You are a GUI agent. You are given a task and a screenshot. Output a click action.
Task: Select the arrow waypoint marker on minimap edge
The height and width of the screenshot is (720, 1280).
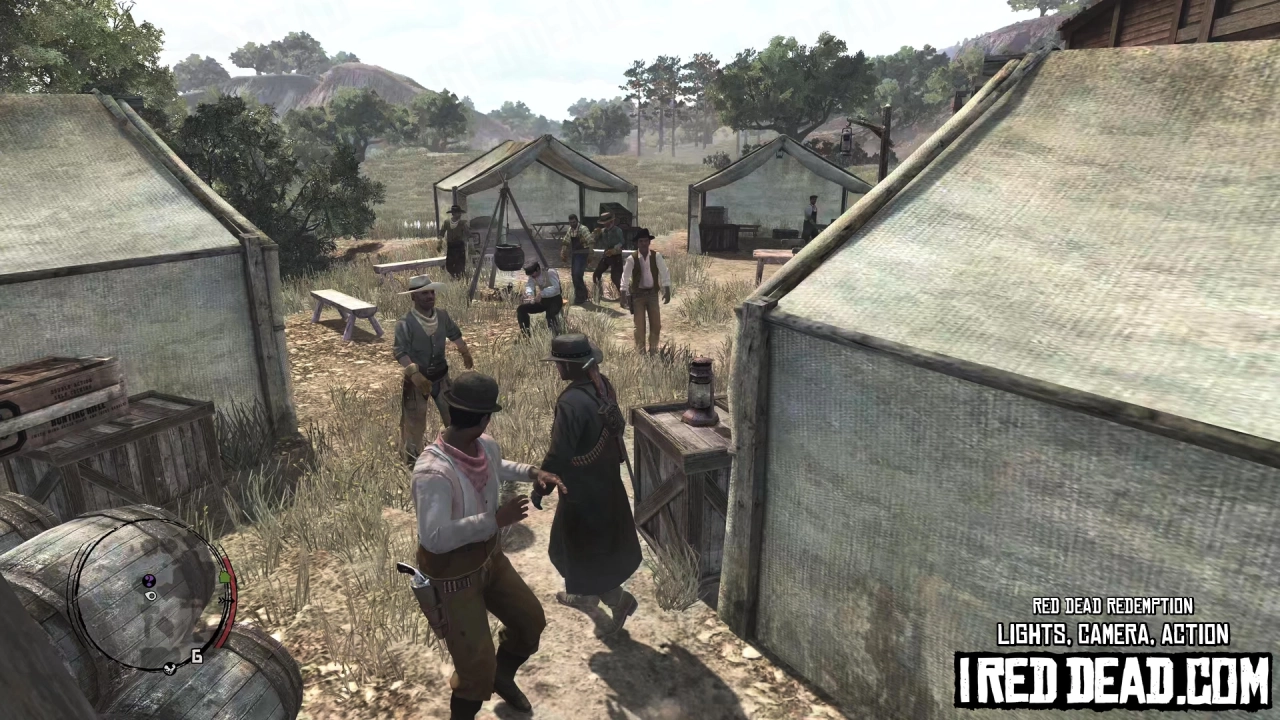click(227, 600)
